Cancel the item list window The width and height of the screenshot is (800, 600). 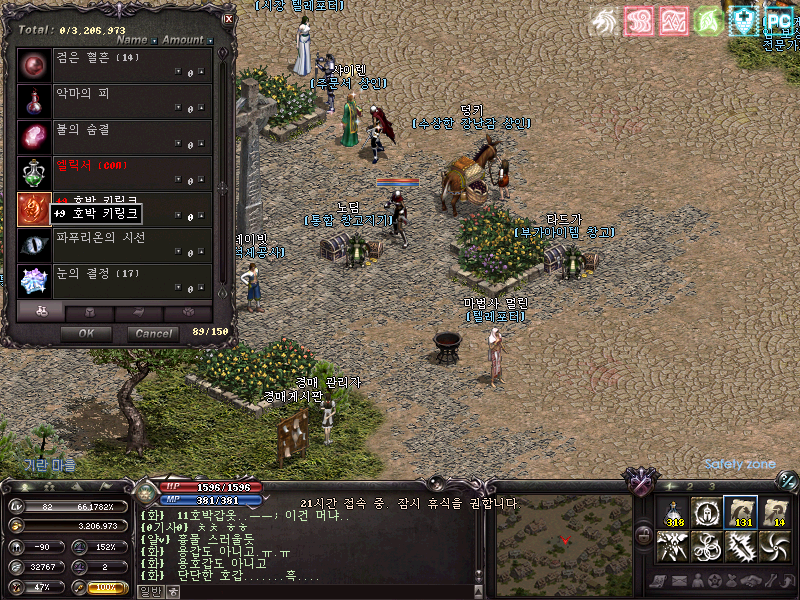coord(153,333)
